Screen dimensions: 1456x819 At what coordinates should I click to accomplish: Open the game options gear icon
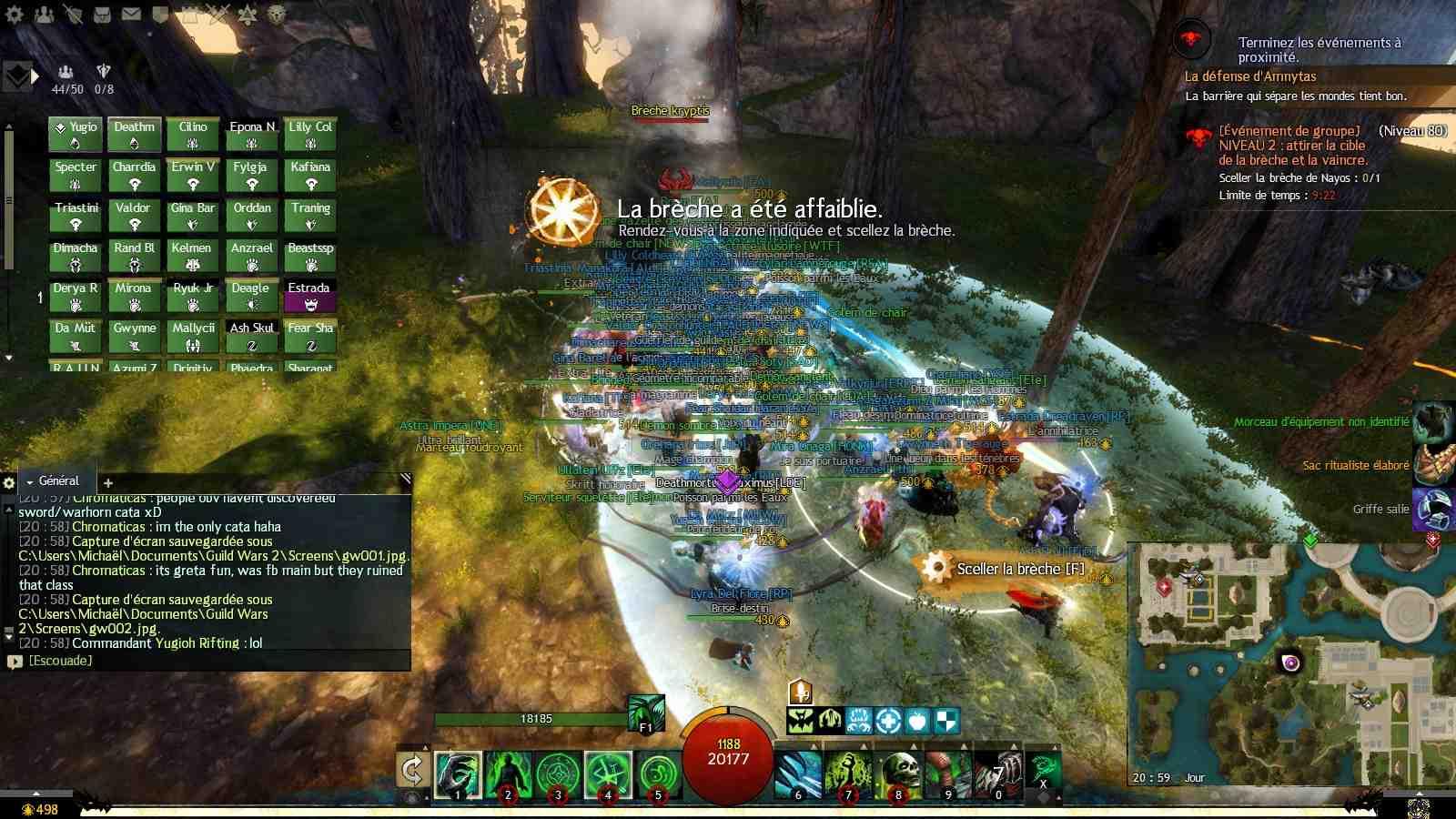click(14, 14)
